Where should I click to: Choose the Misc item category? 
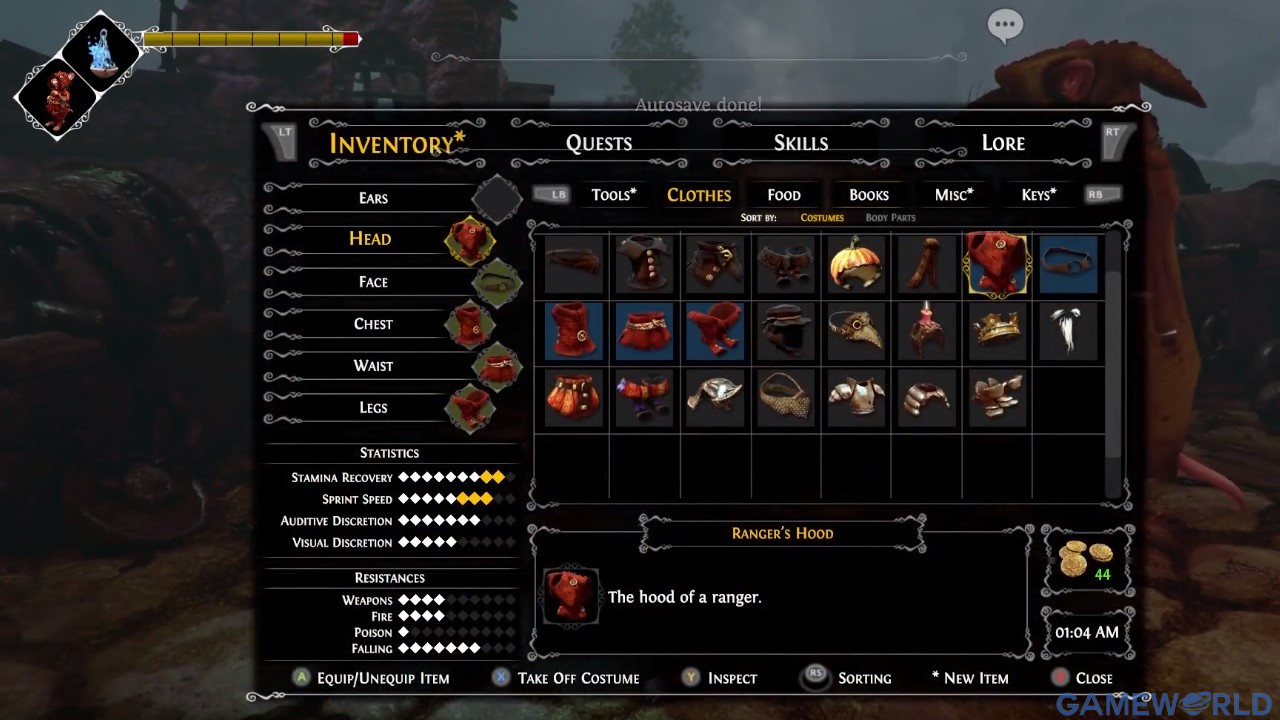point(953,195)
